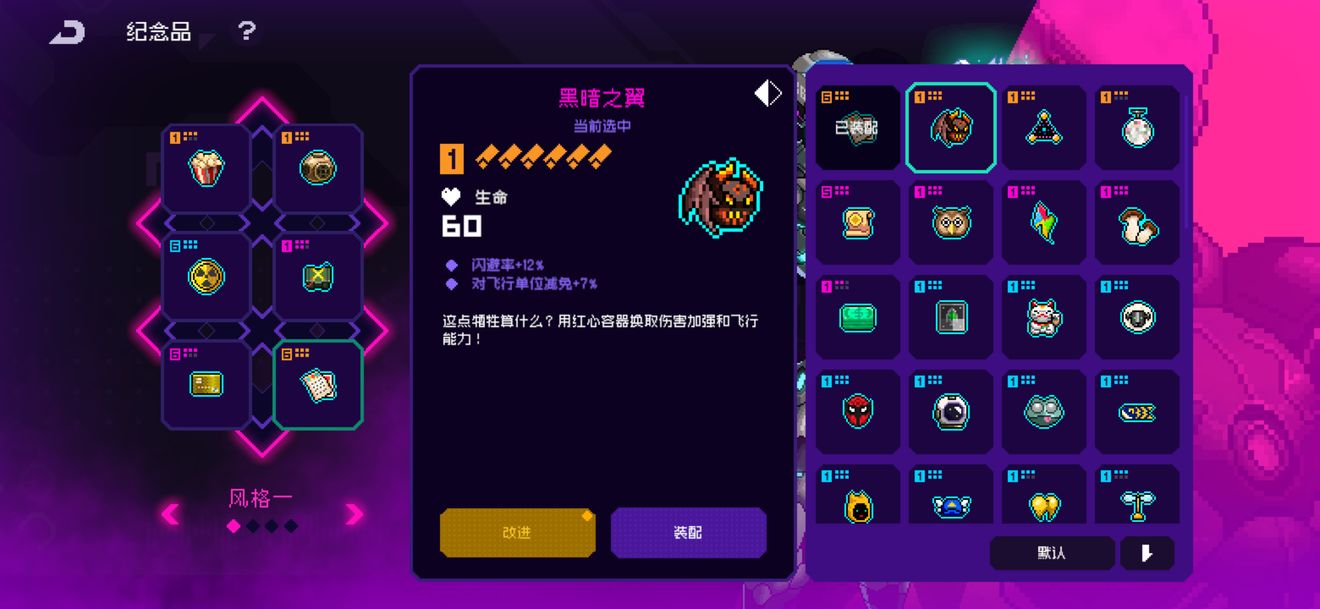Select the paper documents equipped slot
The height and width of the screenshot is (609, 1320).
pyautogui.click(x=318, y=384)
